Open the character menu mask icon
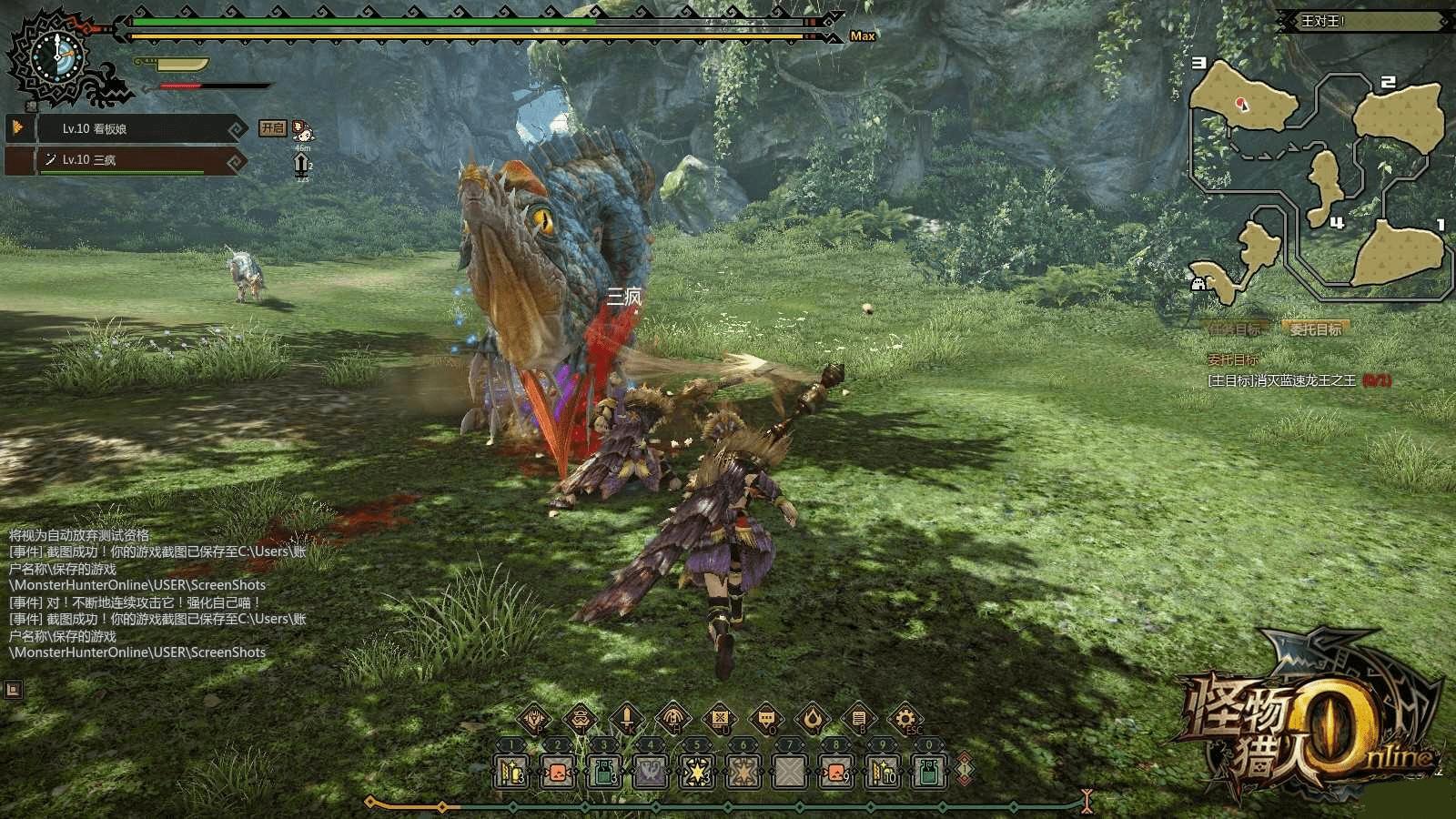This screenshot has width=1456, height=819. tap(533, 719)
